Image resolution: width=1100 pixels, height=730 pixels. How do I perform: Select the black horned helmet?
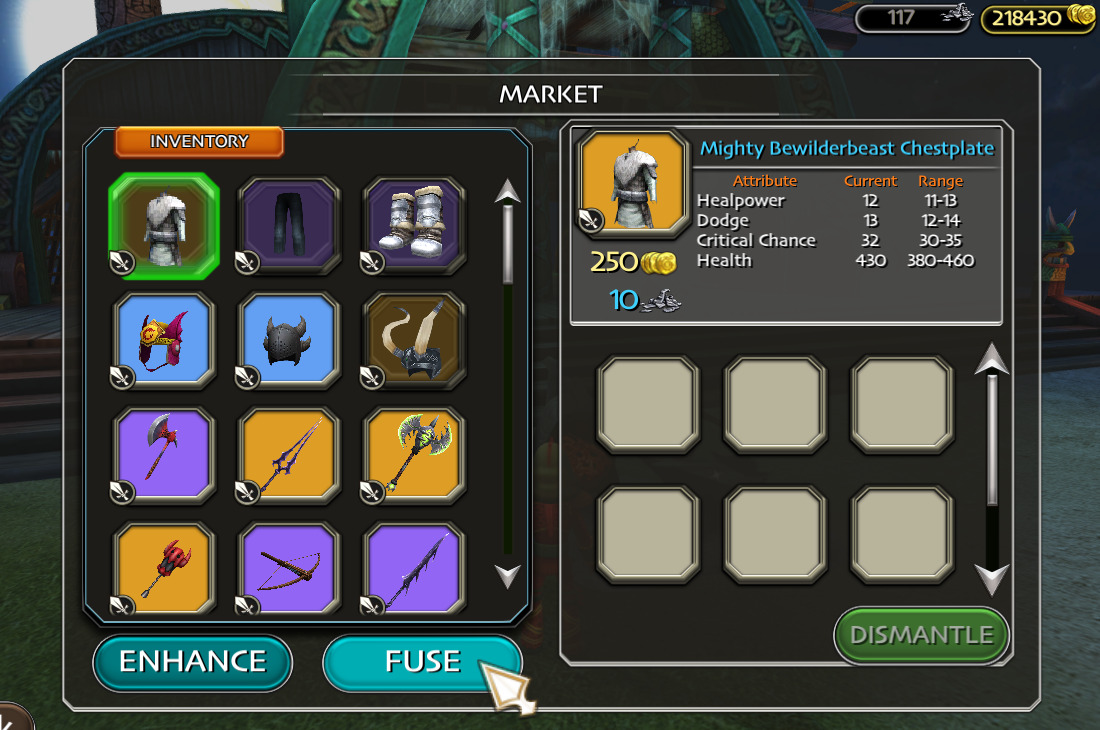tap(289, 341)
